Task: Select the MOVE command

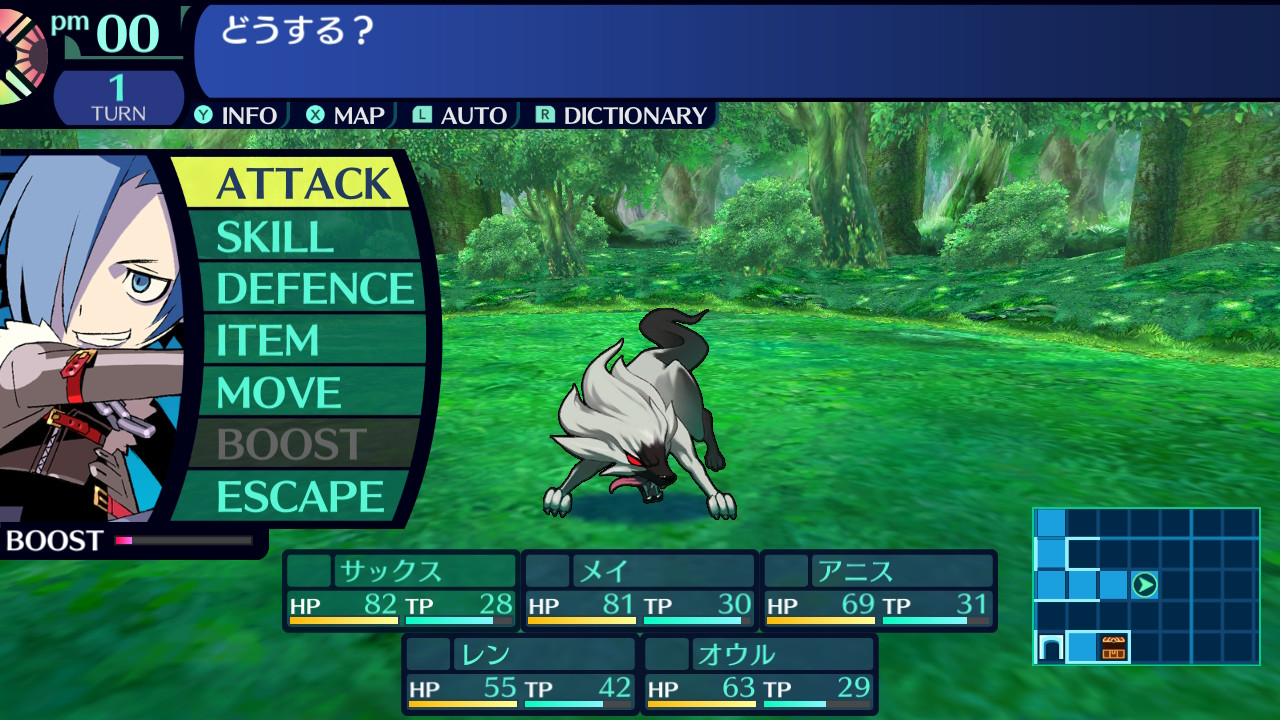Action: point(279,393)
